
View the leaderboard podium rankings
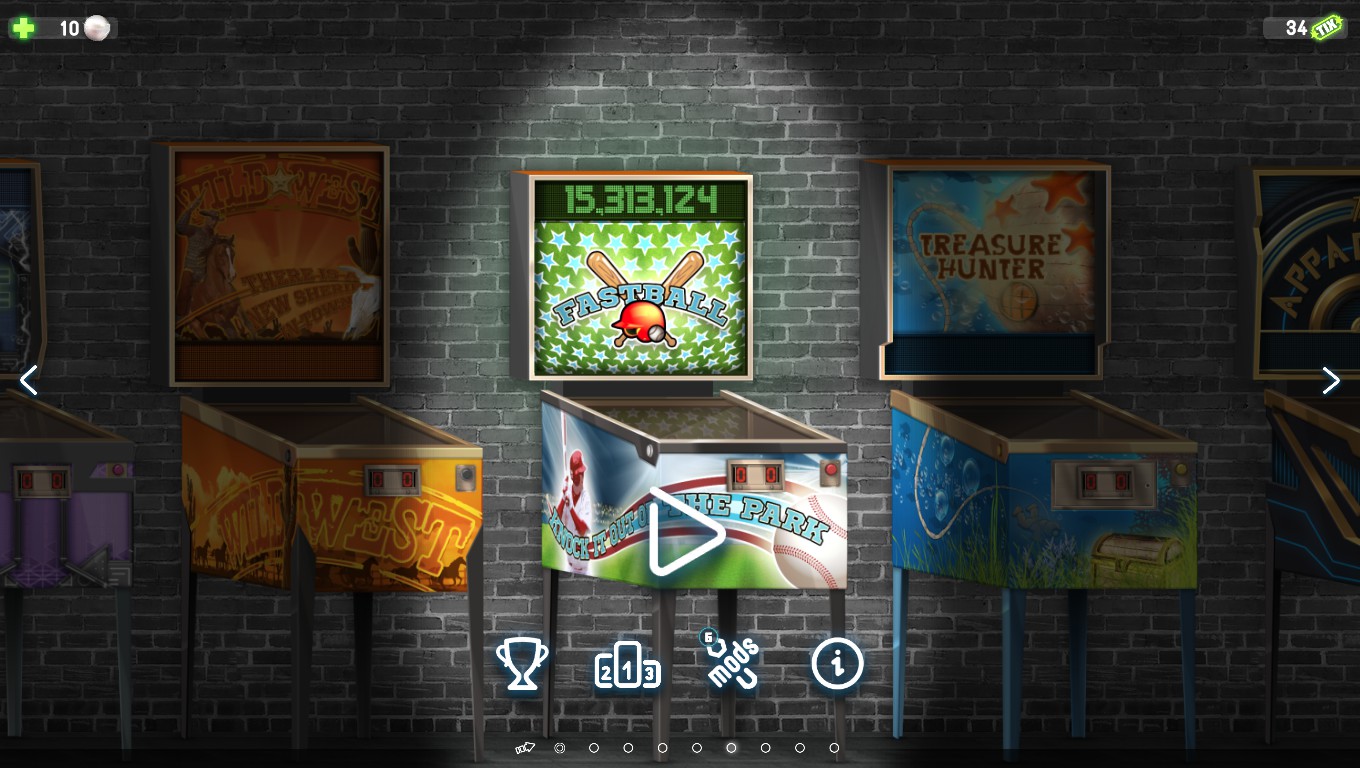tap(627, 667)
